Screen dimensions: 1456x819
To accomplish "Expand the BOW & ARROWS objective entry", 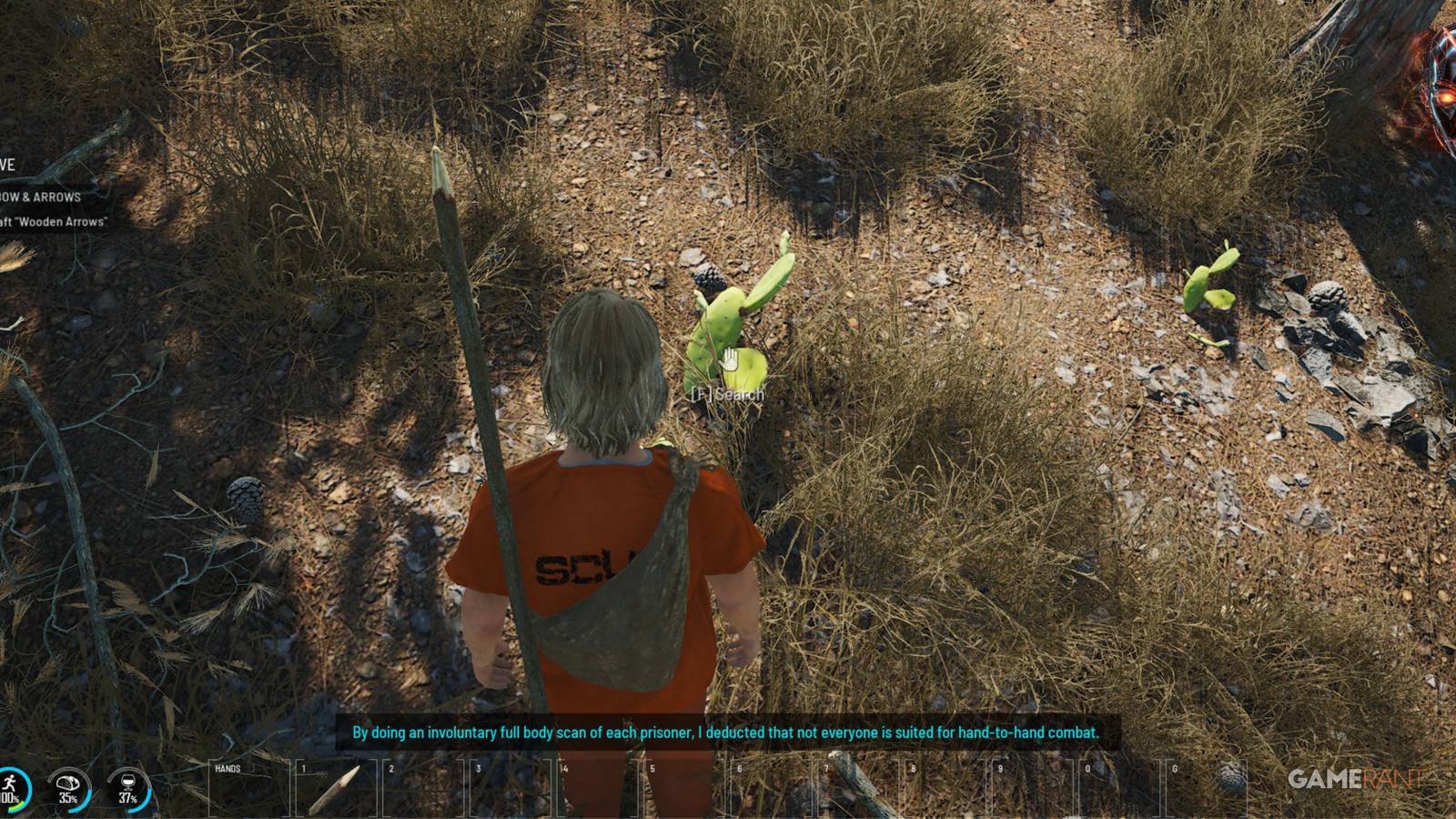I will click(41, 197).
